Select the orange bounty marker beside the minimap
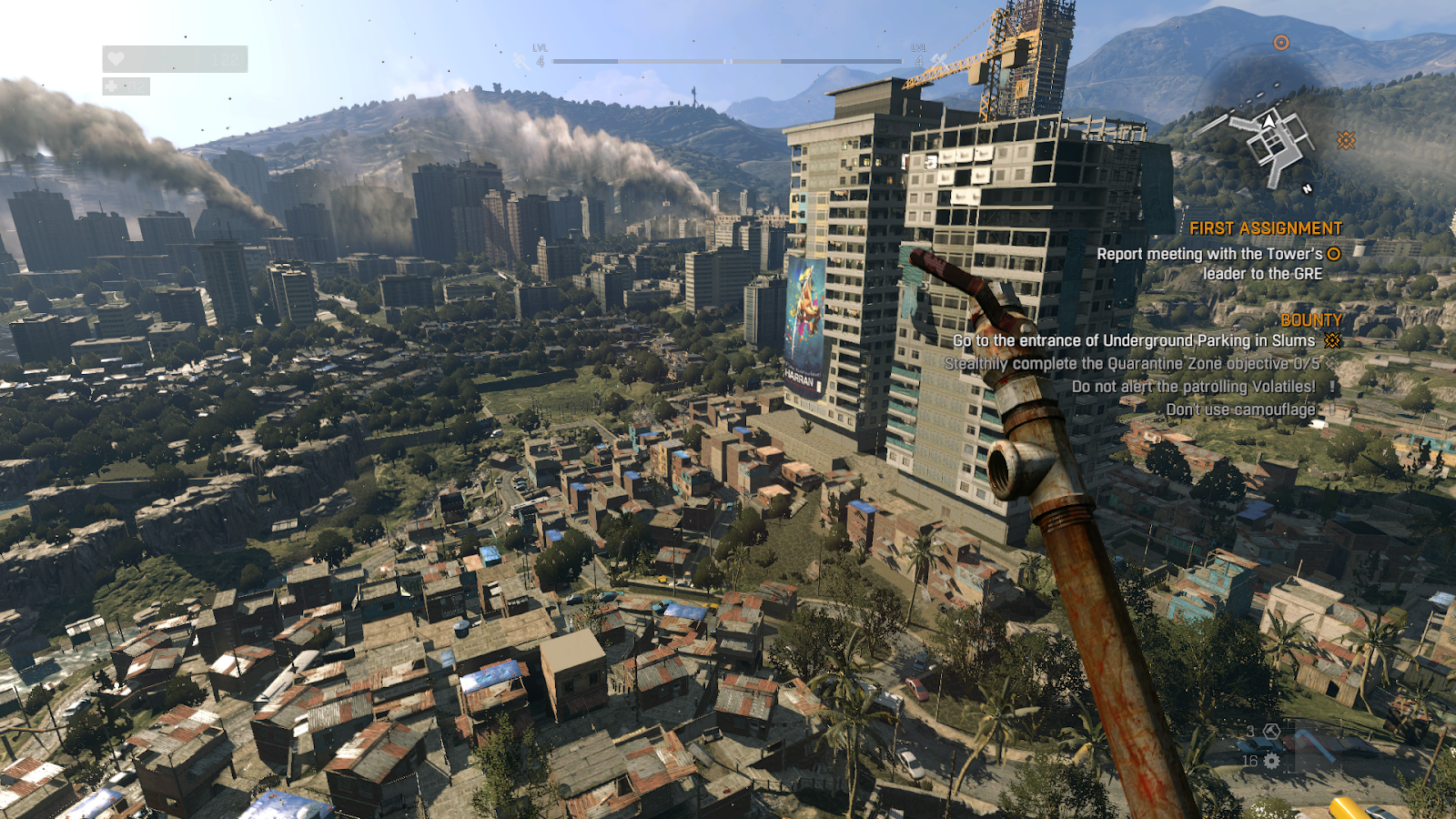The image size is (1456, 819). [x=1346, y=140]
